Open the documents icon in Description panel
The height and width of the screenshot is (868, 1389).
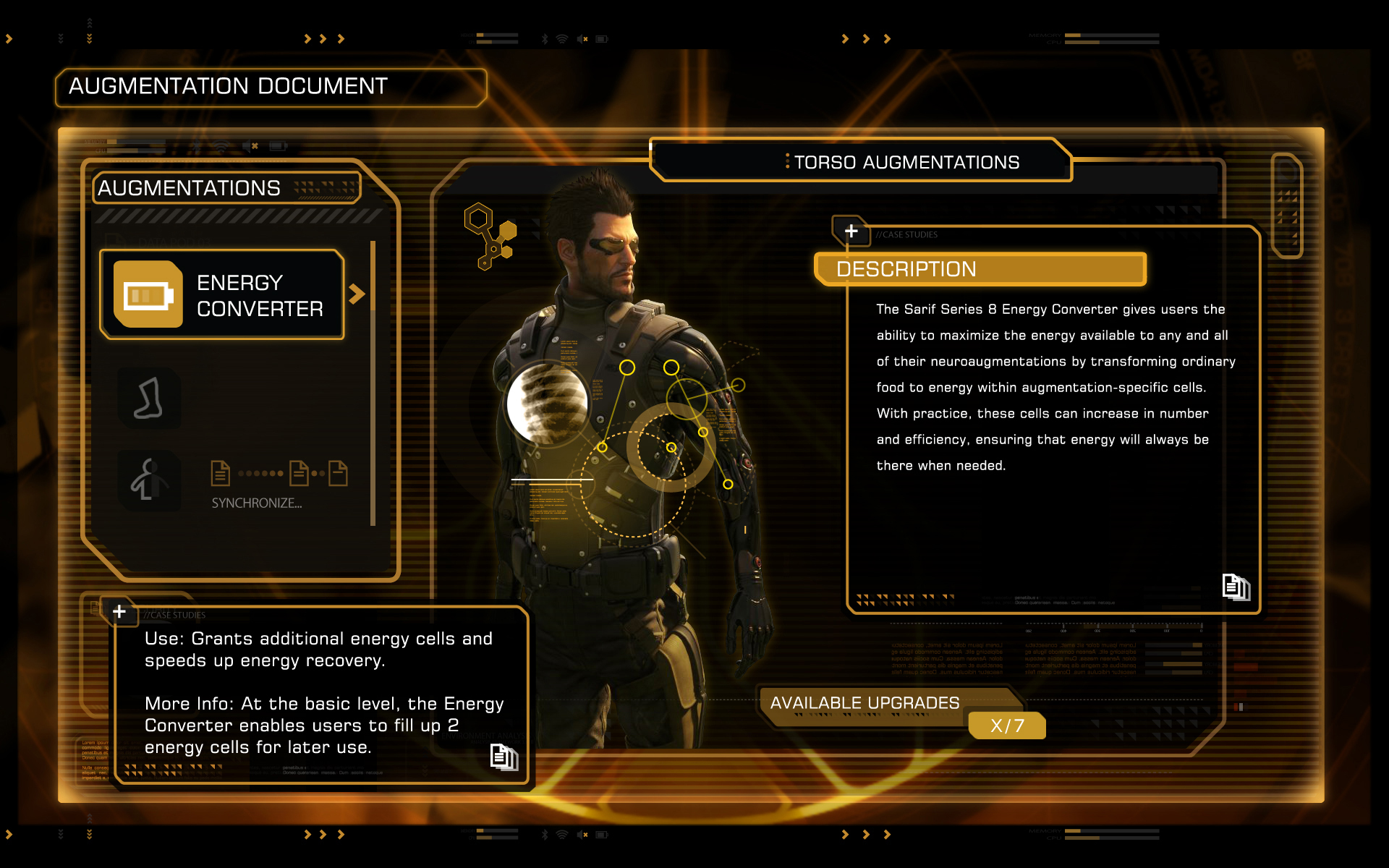(1236, 587)
